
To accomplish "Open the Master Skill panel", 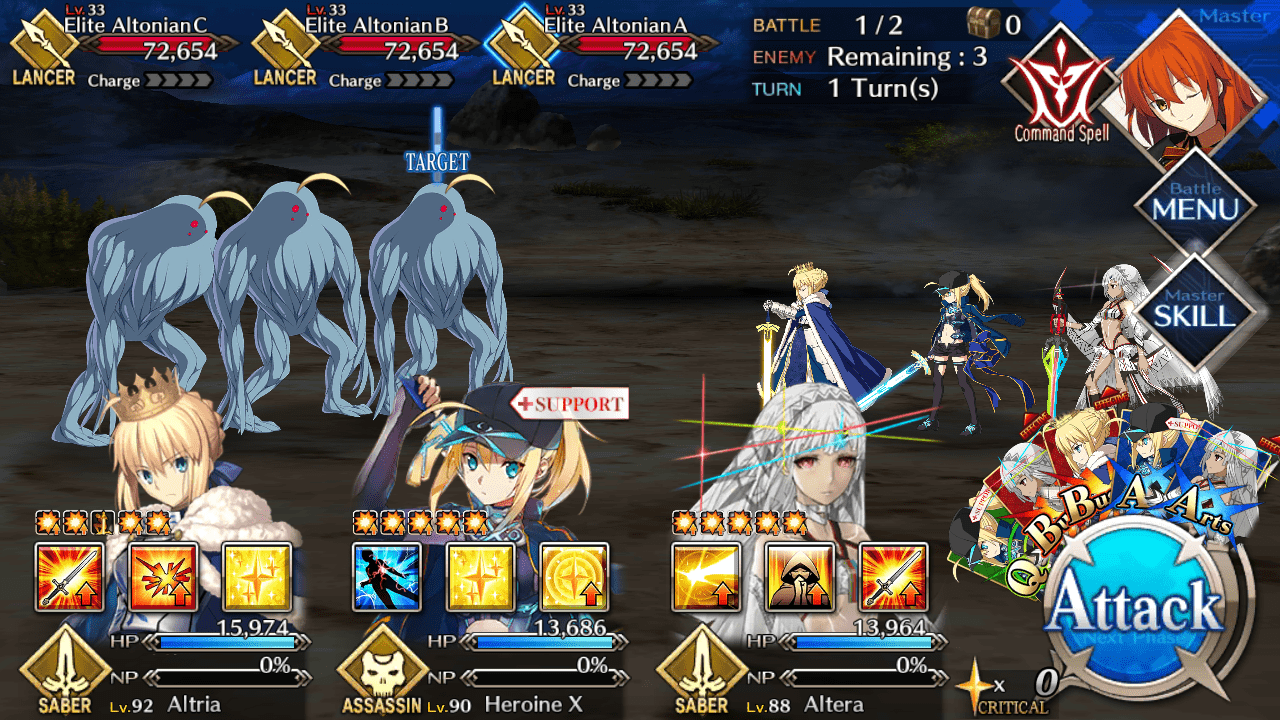I will [x=1195, y=310].
